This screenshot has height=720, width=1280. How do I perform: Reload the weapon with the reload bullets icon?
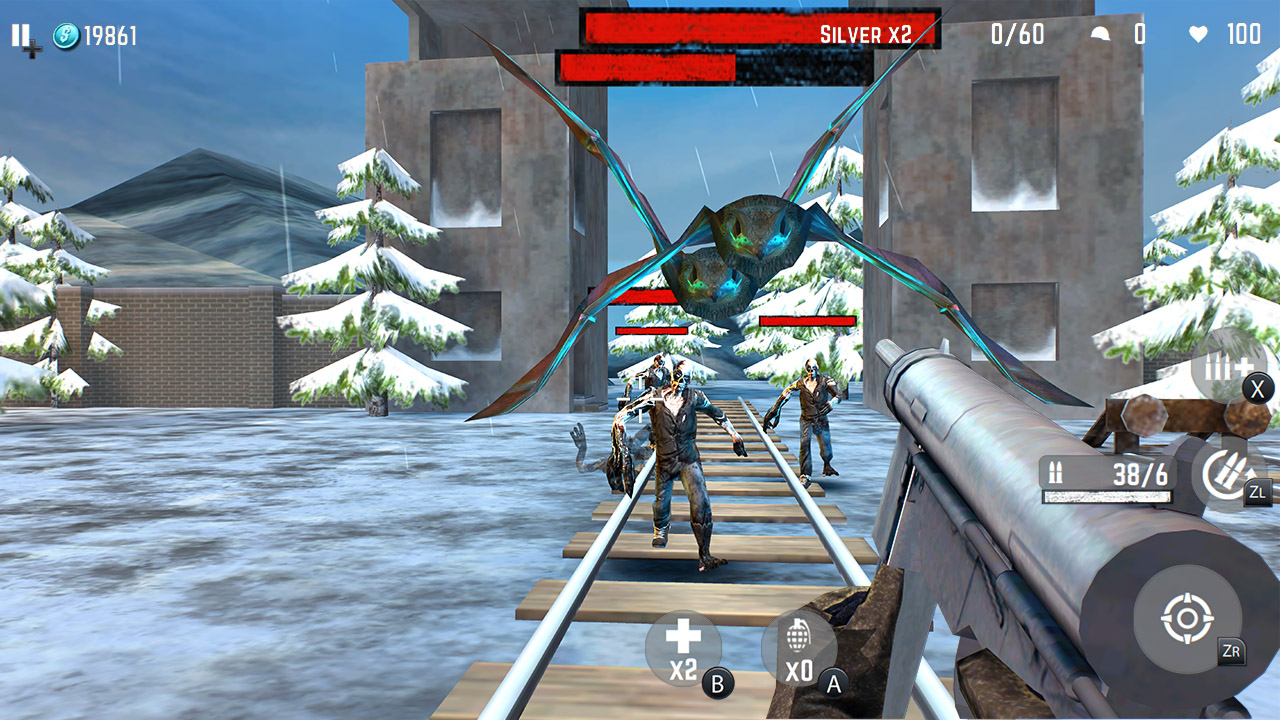pyautogui.click(x=1225, y=470)
